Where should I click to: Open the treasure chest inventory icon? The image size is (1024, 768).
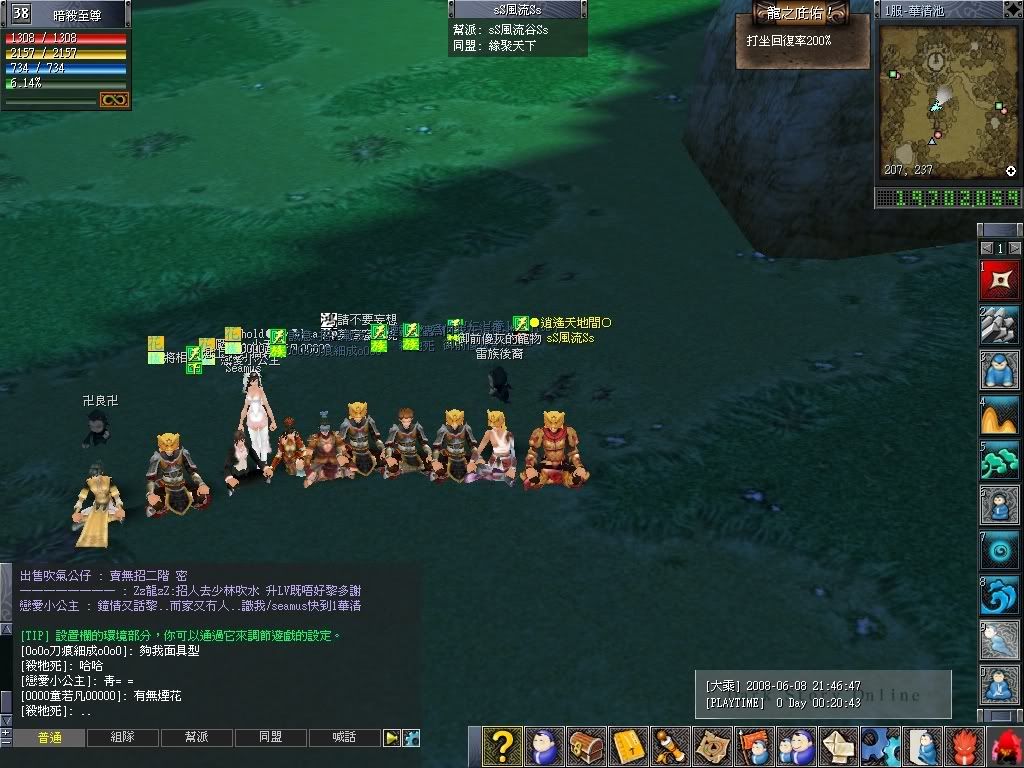point(587,747)
